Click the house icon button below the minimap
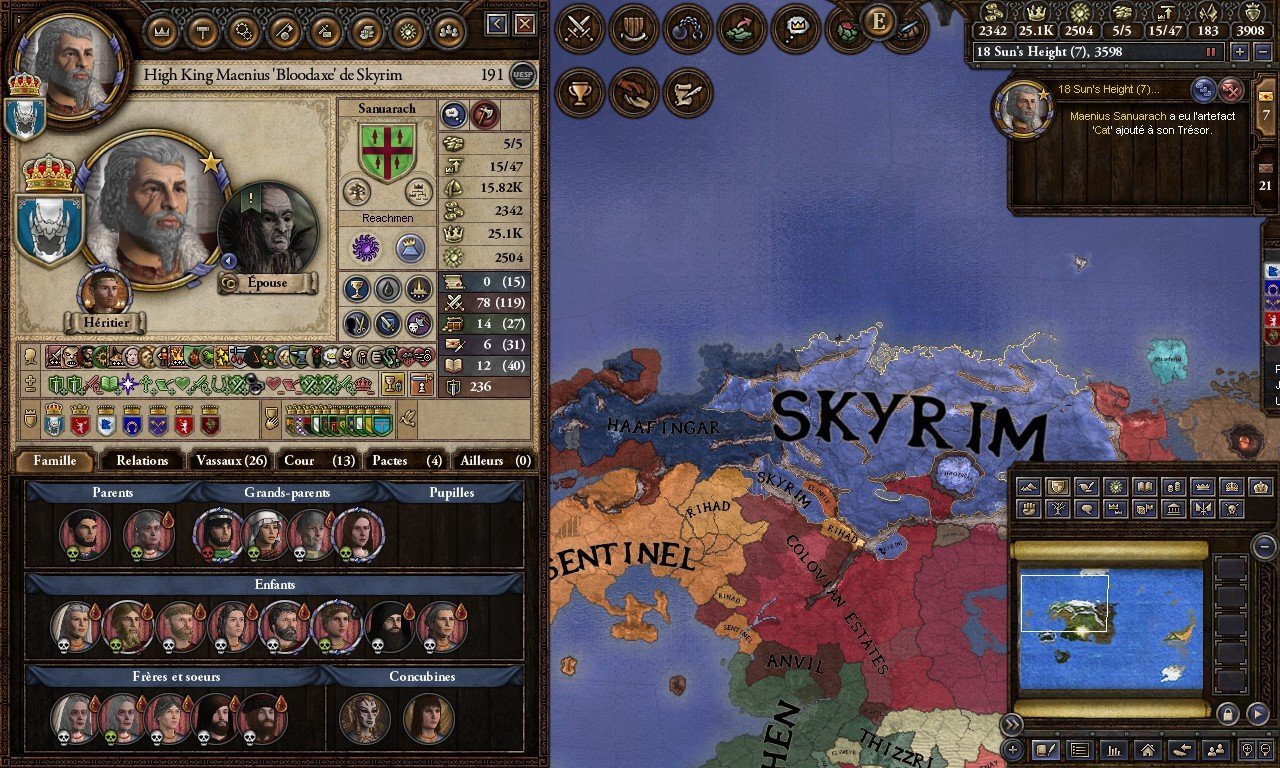This screenshot has height=768, width=1280. coord(1148,749)
